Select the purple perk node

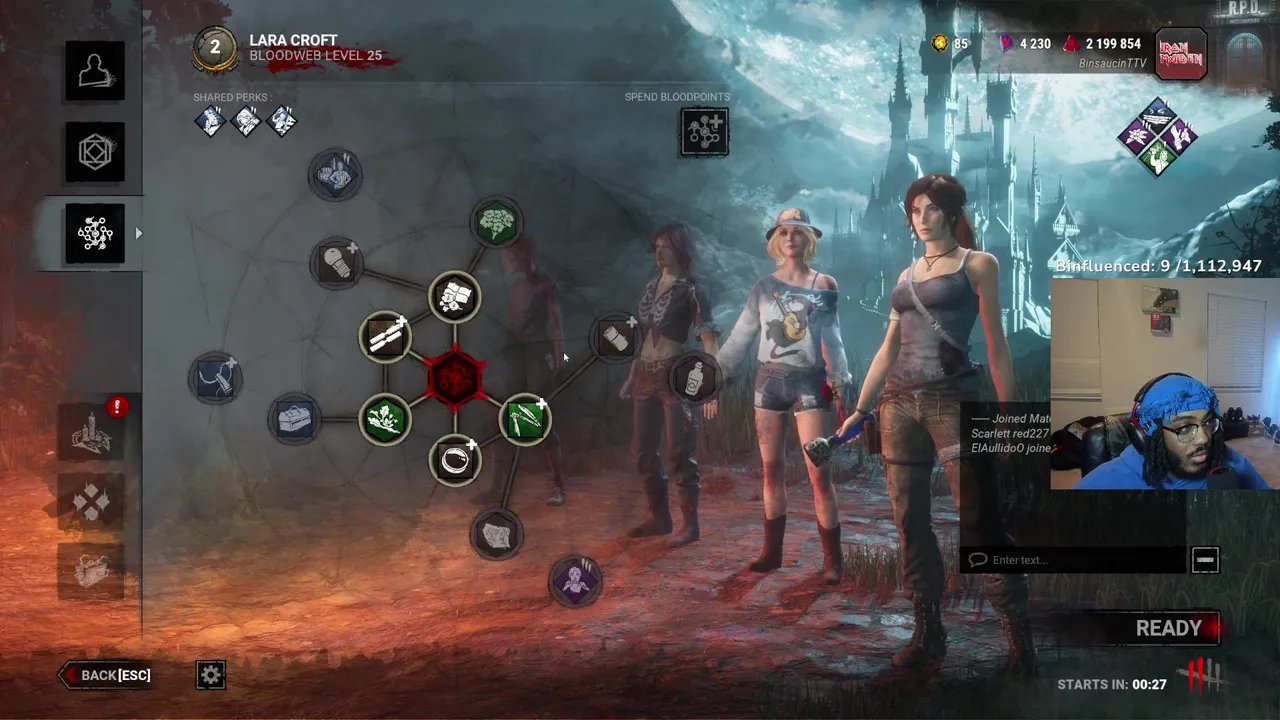[575, 580]
